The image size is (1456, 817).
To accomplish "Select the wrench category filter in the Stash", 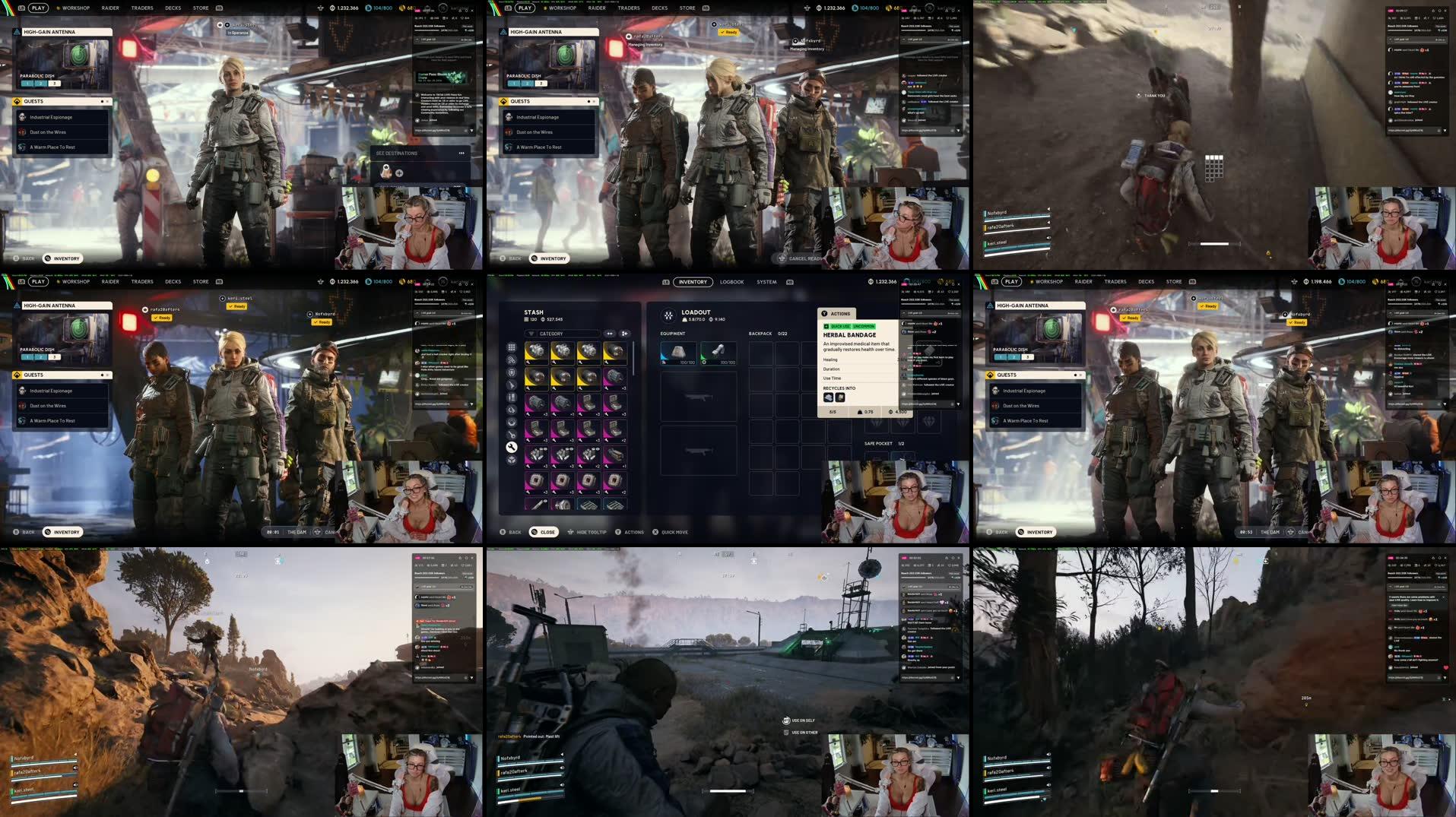I will click(511, 447).
